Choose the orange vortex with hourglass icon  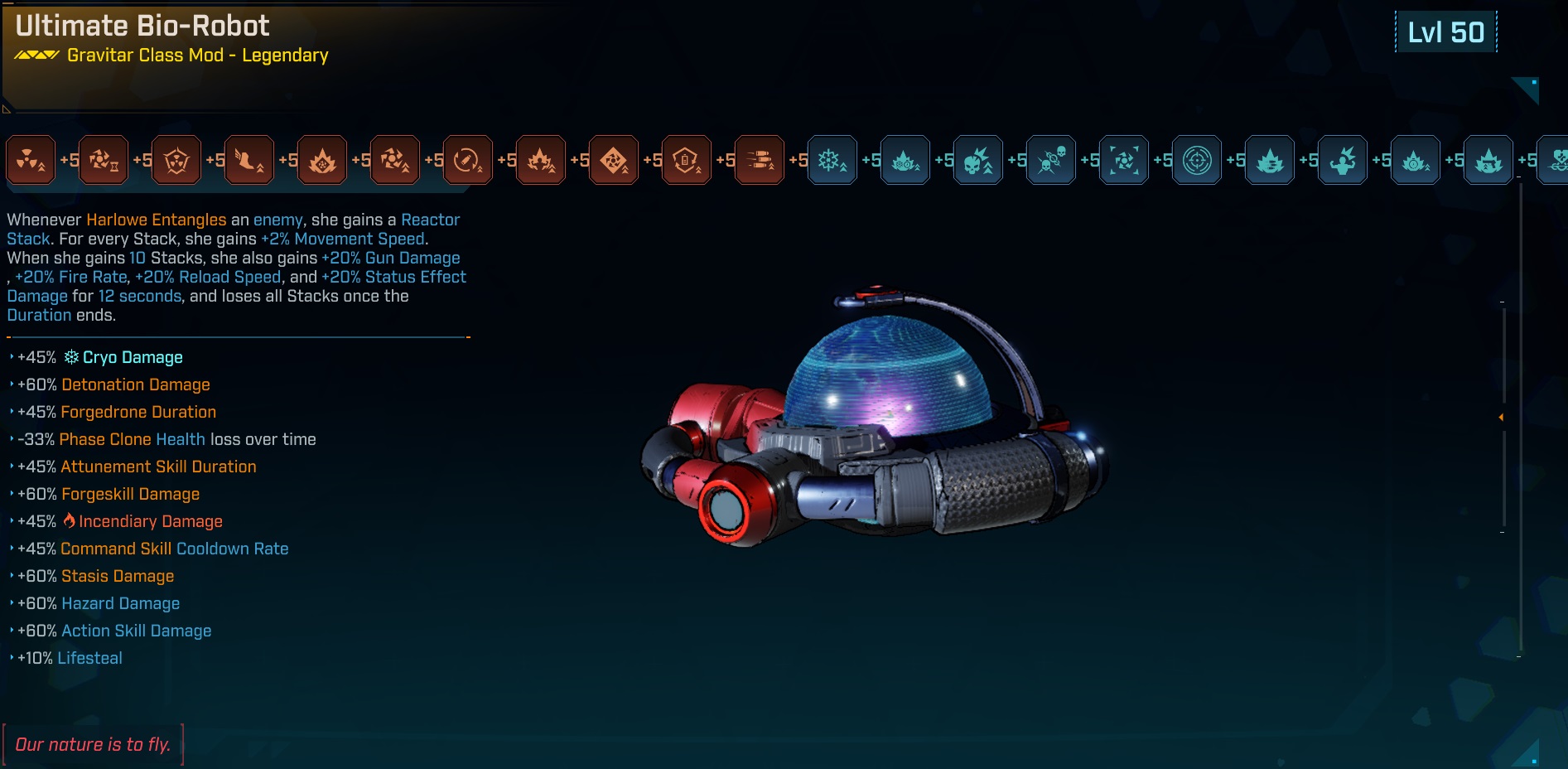coord(104,160)
